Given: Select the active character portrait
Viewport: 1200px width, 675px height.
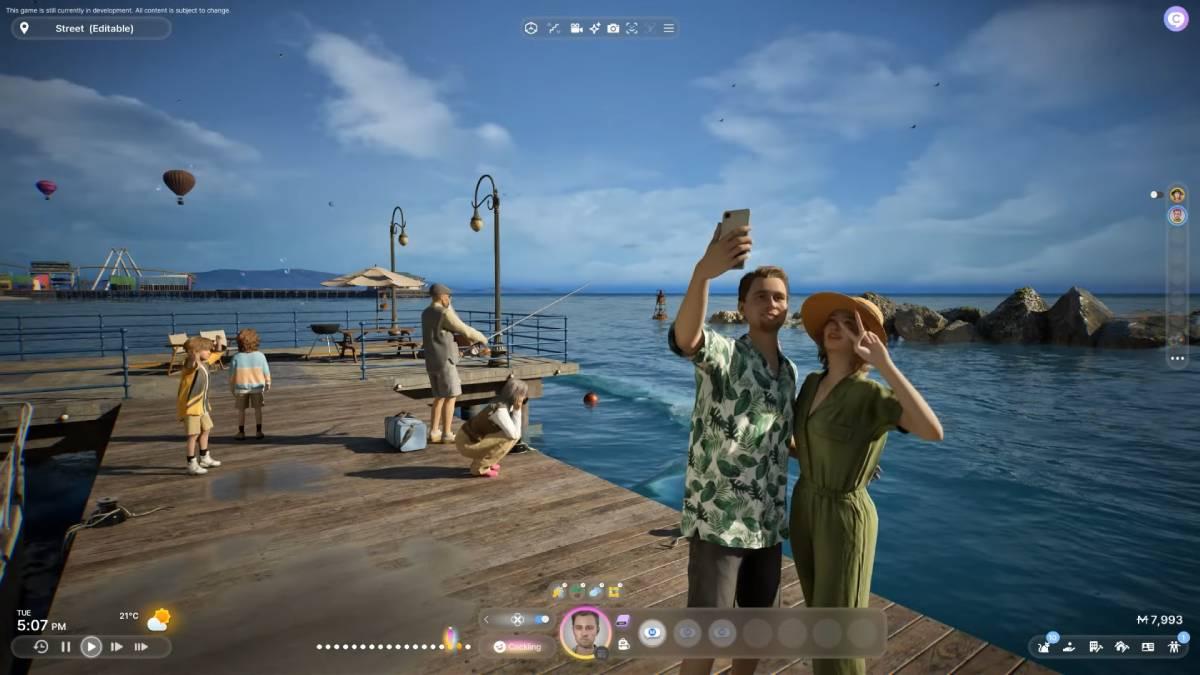Looking at the screenshot, I should (x=585, y=632).
